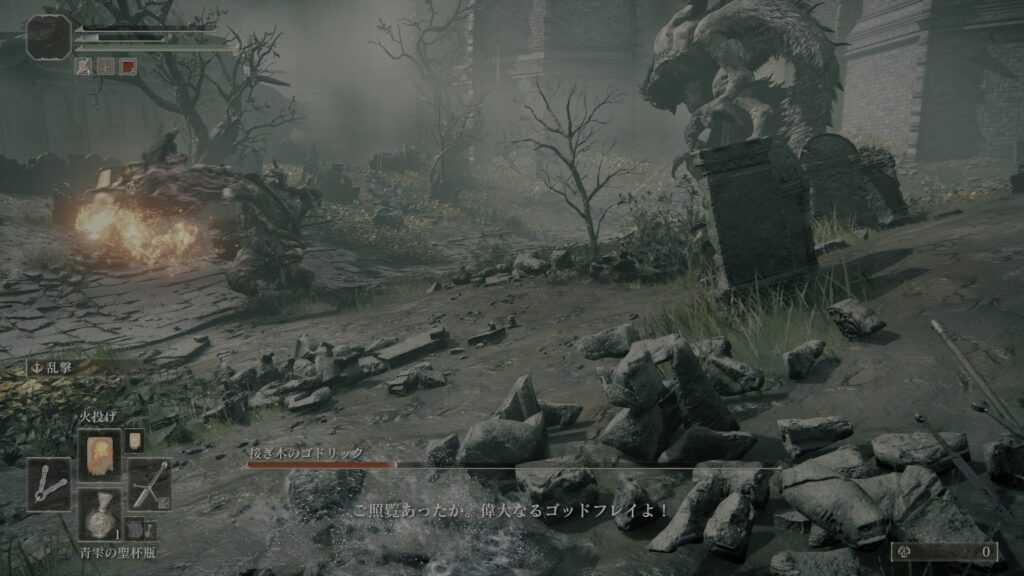Inspect the crossed-out status icon
The image size is (1024, 576).
(x=84, y=66)
